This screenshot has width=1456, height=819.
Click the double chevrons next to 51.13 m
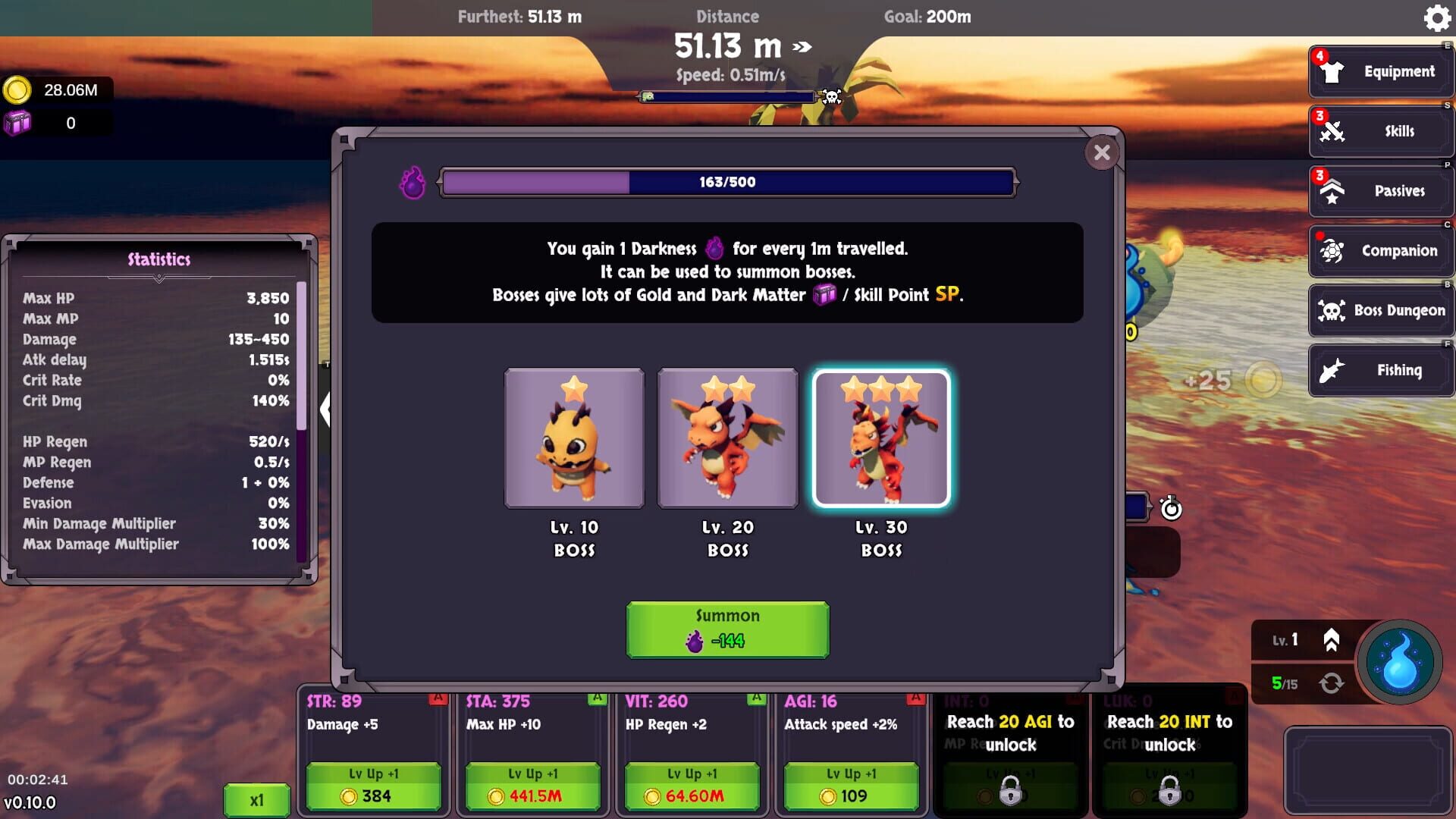pos(800,45)
